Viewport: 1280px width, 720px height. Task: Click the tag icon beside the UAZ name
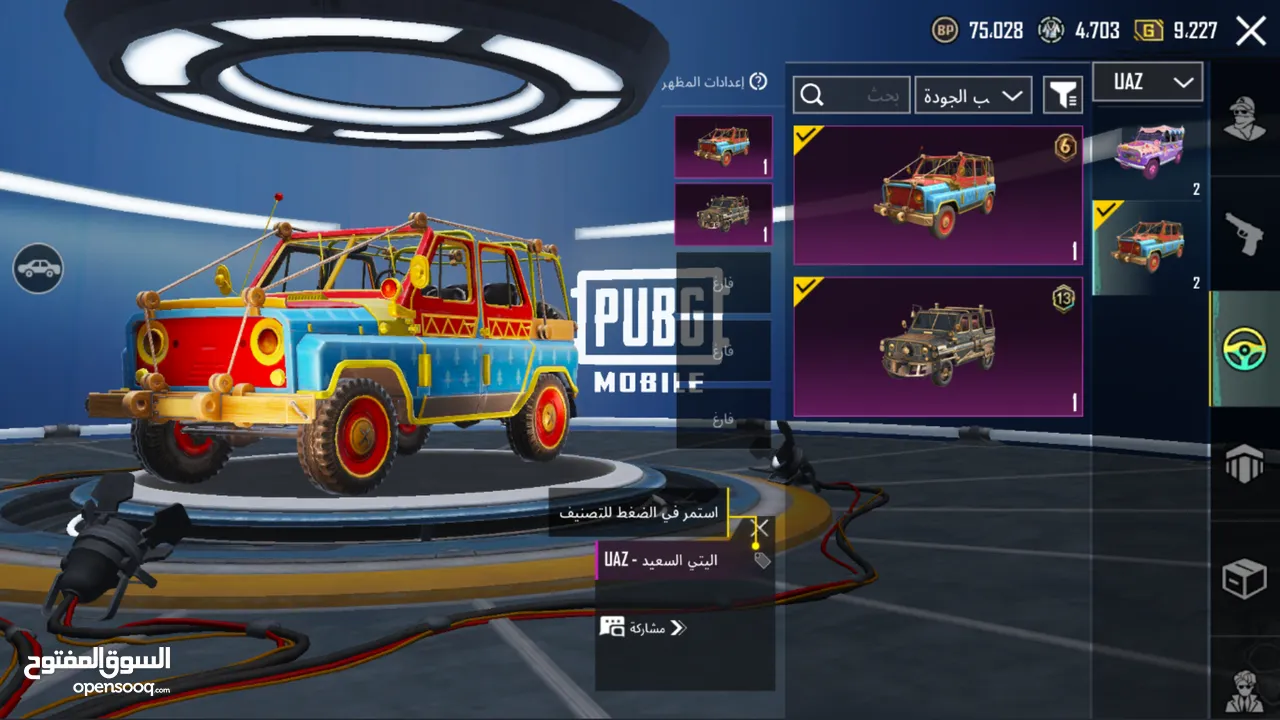(x=762, y=560)
